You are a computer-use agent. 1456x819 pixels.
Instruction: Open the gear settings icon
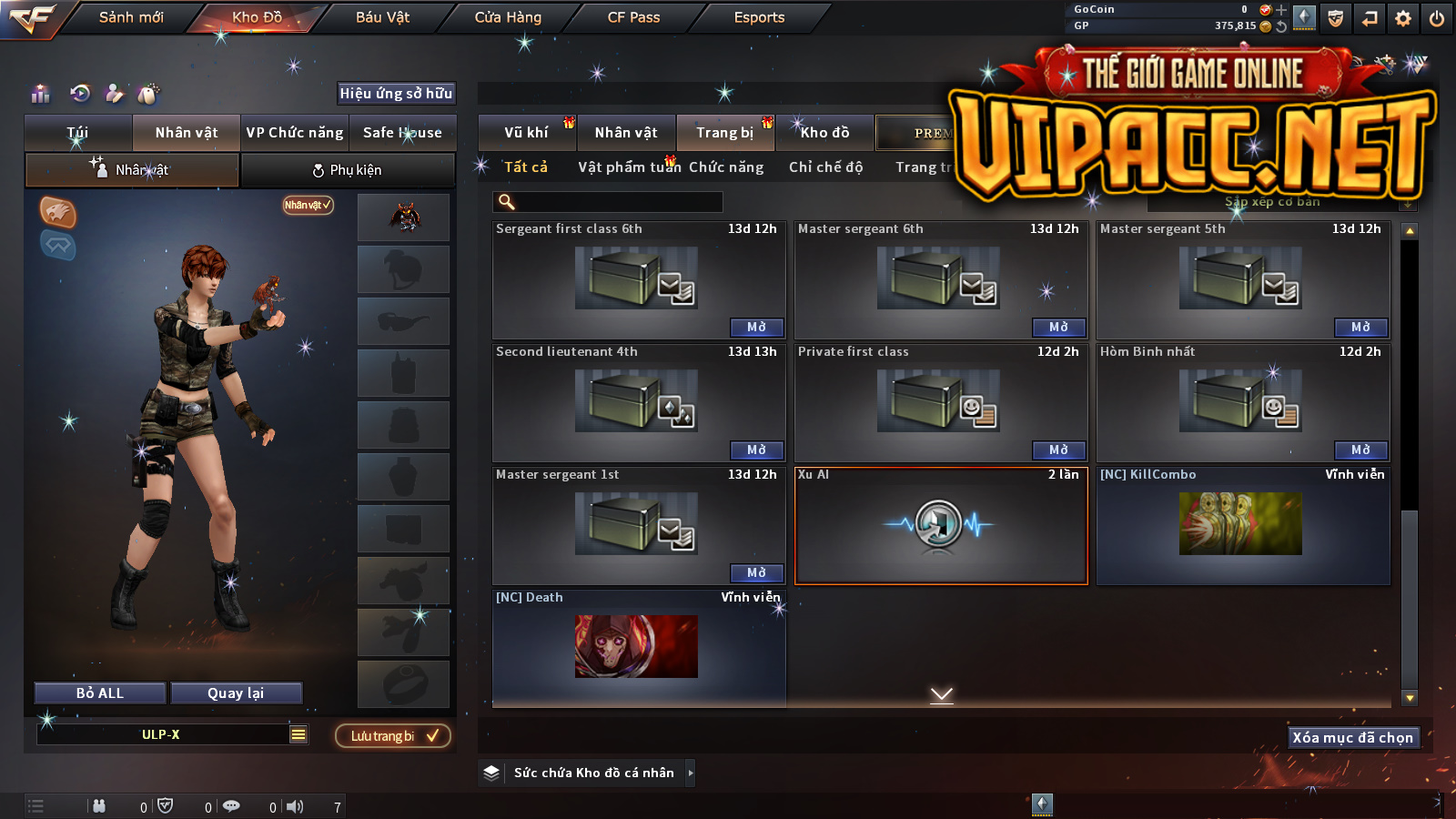(1403, 18)
